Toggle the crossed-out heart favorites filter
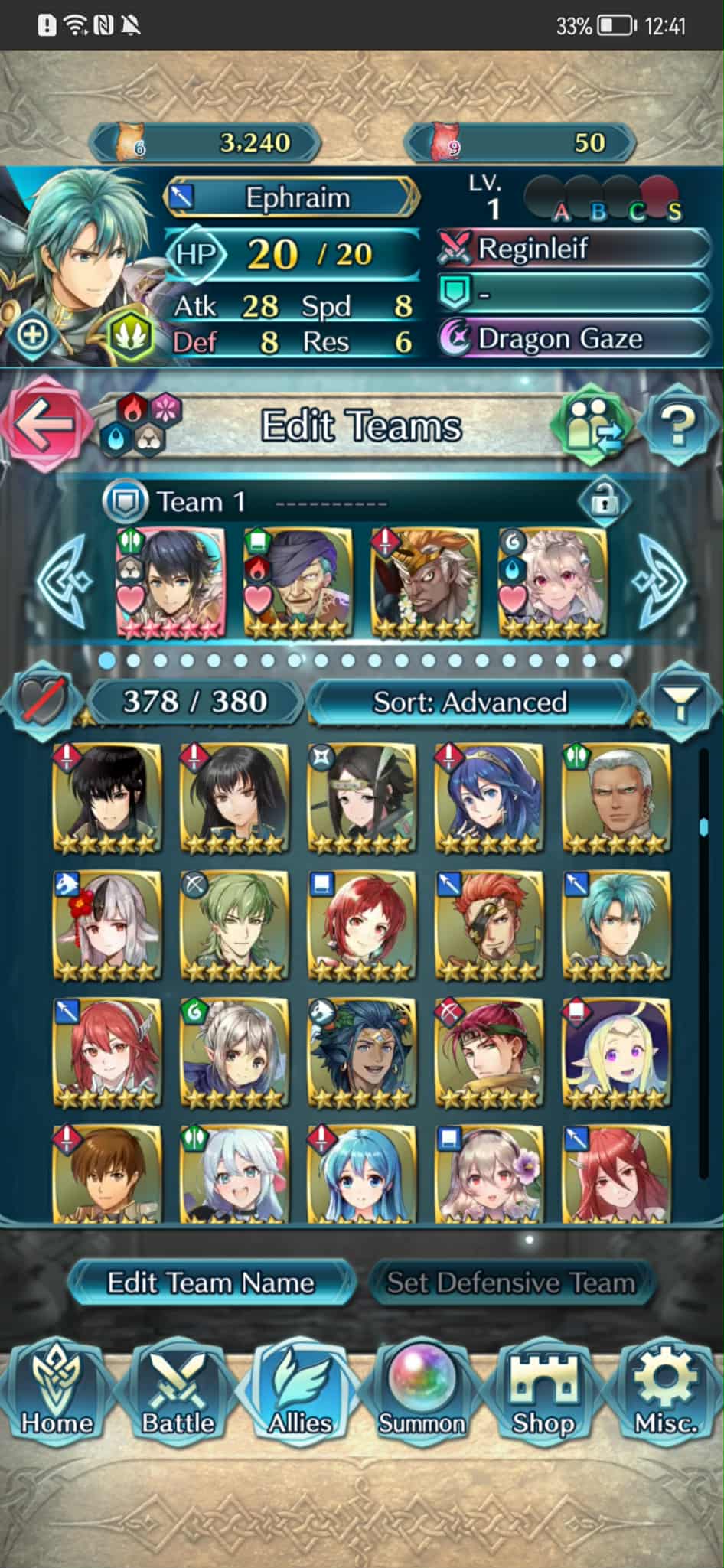Screen dimensions: 724x1568 coord(41,700)
